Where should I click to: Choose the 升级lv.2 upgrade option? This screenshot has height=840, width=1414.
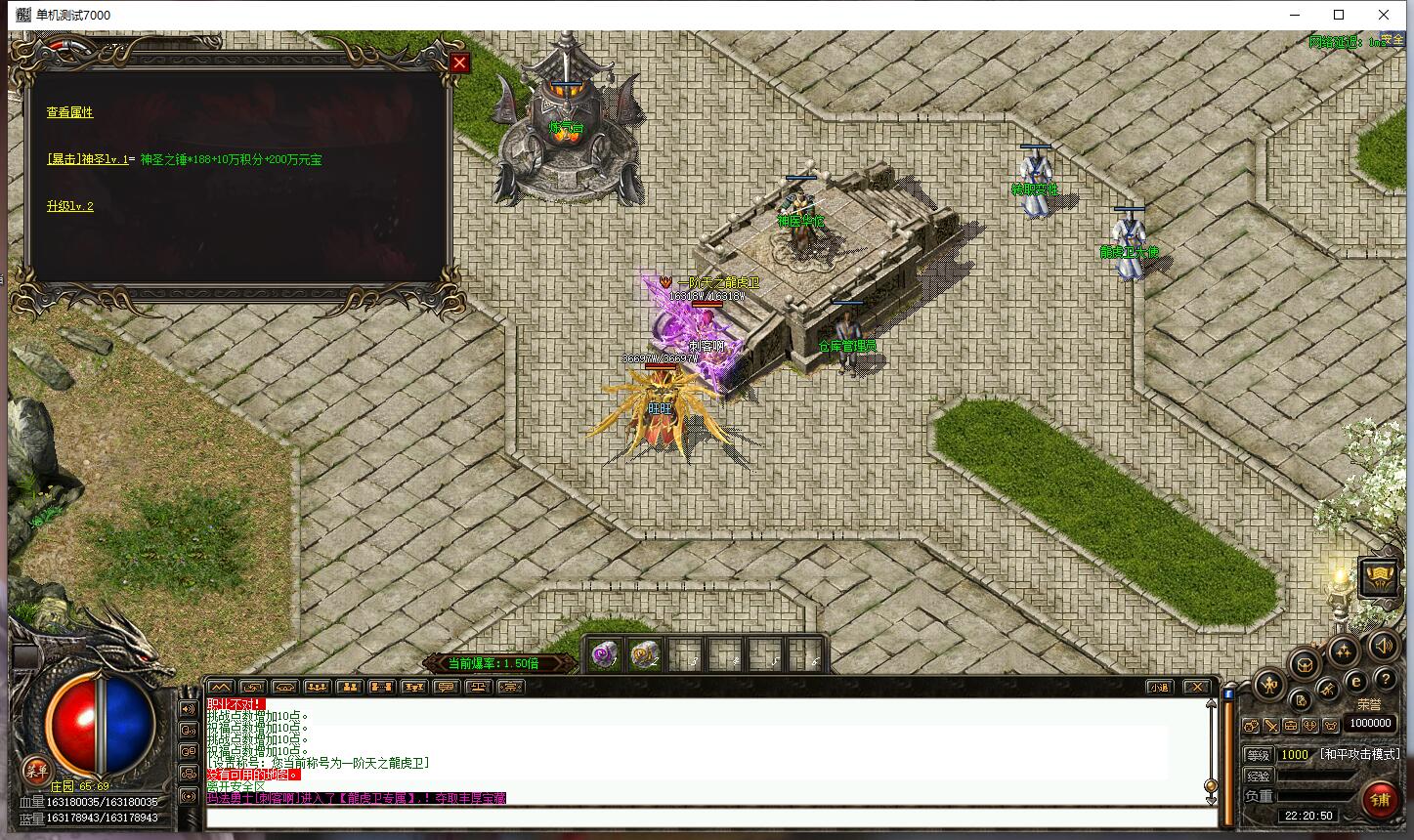point(70,206)
